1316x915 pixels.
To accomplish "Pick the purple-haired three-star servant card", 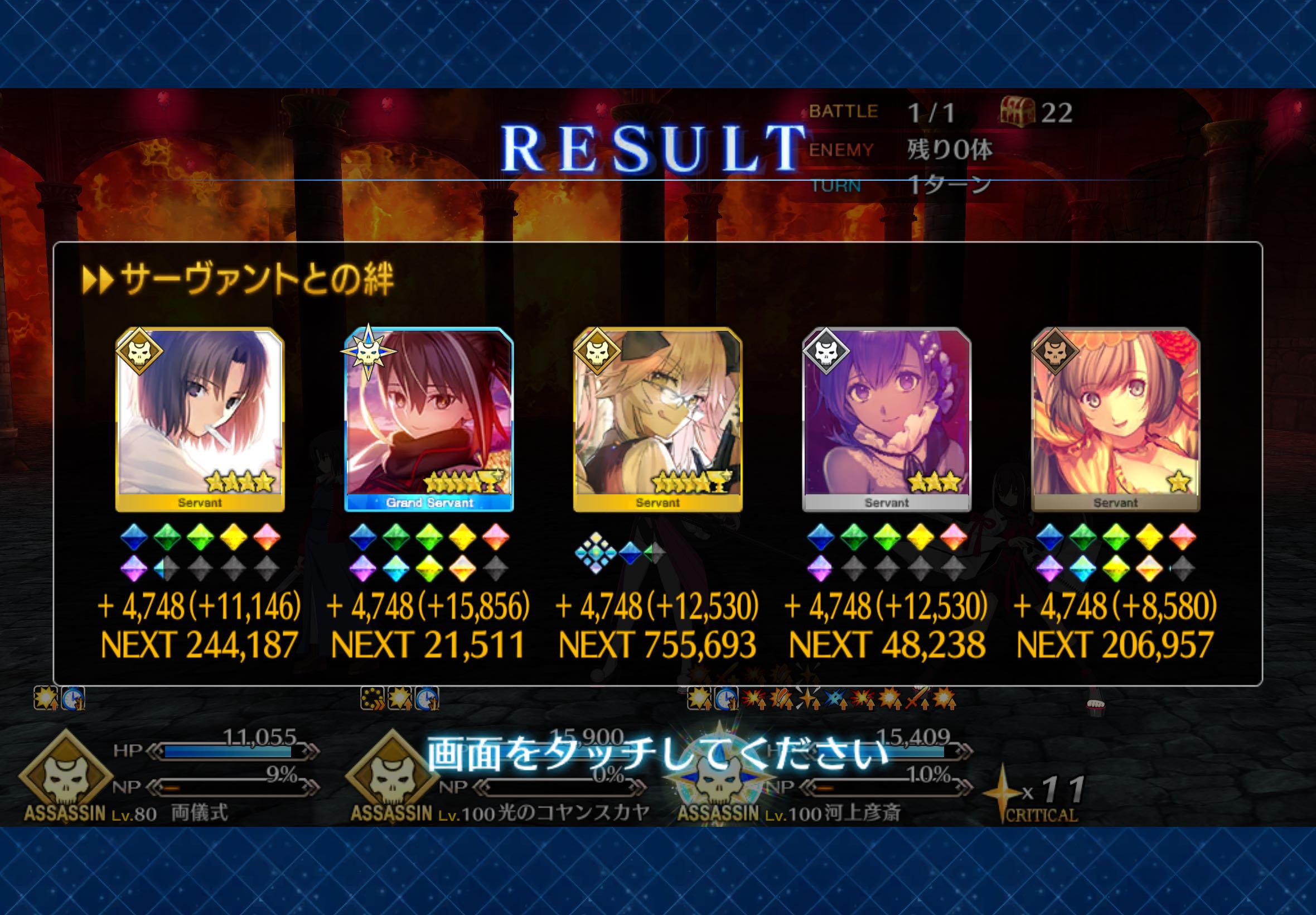I will coord(886,418).
